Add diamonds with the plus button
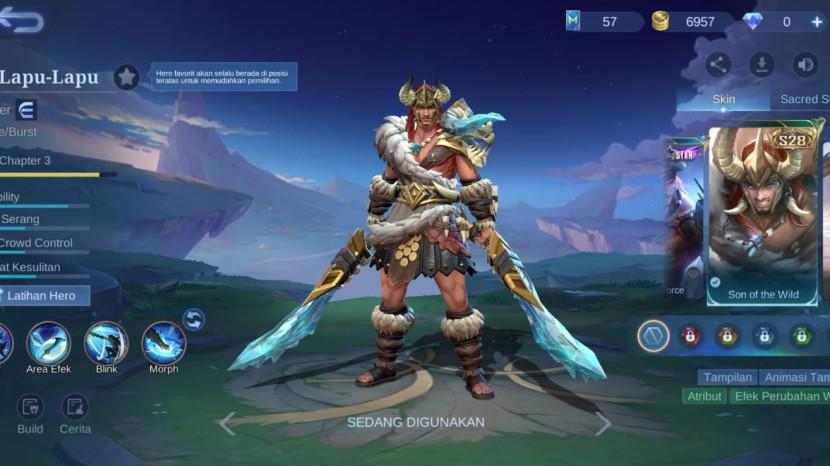830x466 pixels. point(816,21)
